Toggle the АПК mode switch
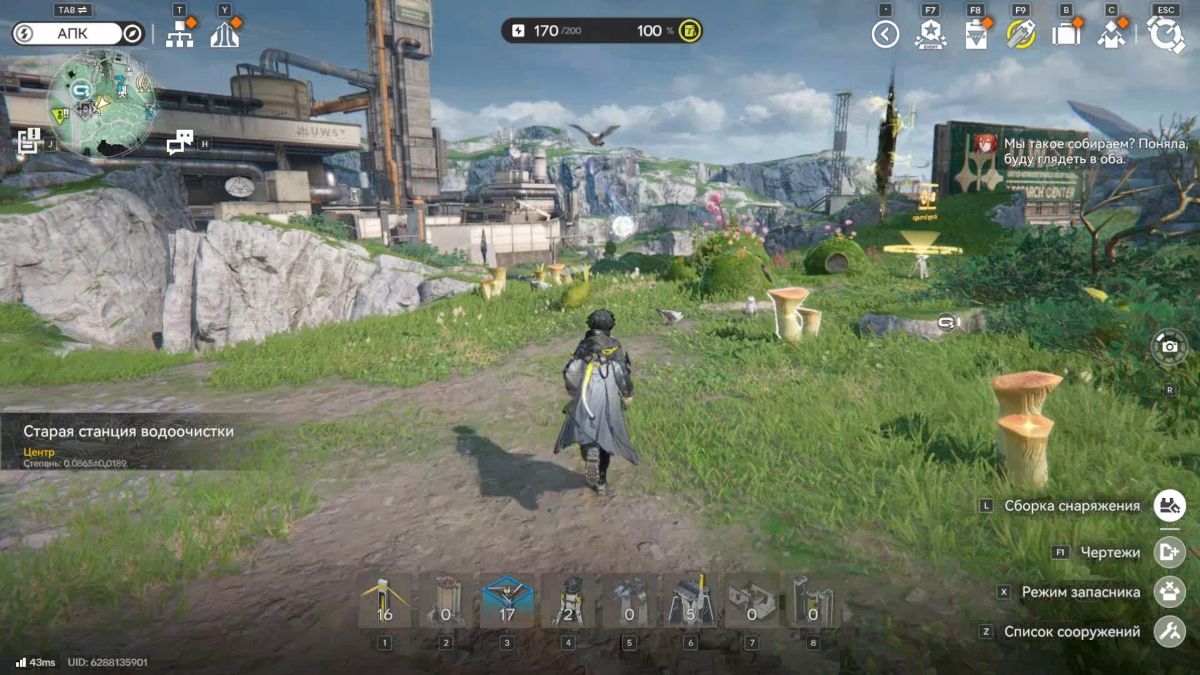The image size is (1200, 675). [x=79, y=34]
